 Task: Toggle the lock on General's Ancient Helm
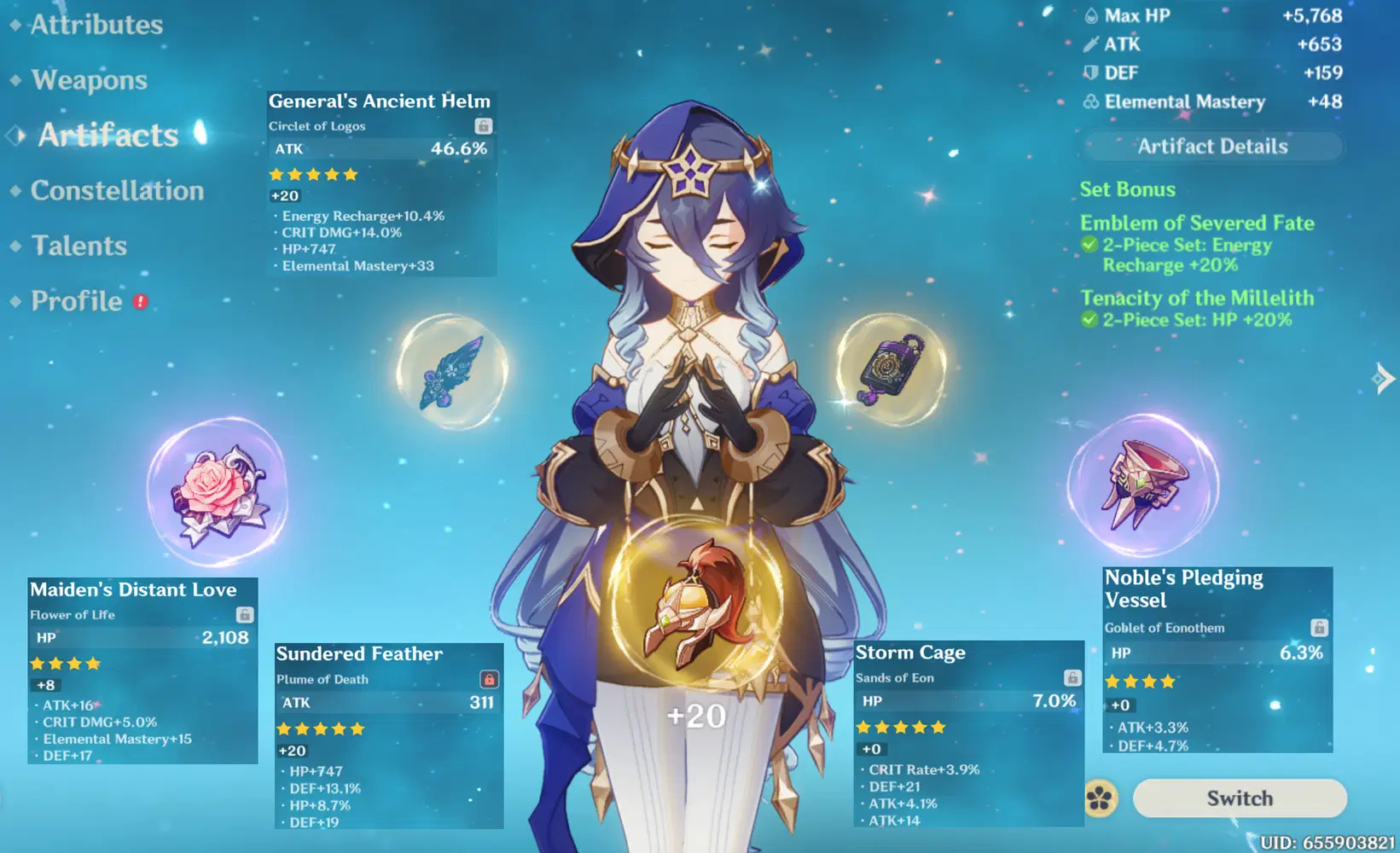(x=482, y=125)
